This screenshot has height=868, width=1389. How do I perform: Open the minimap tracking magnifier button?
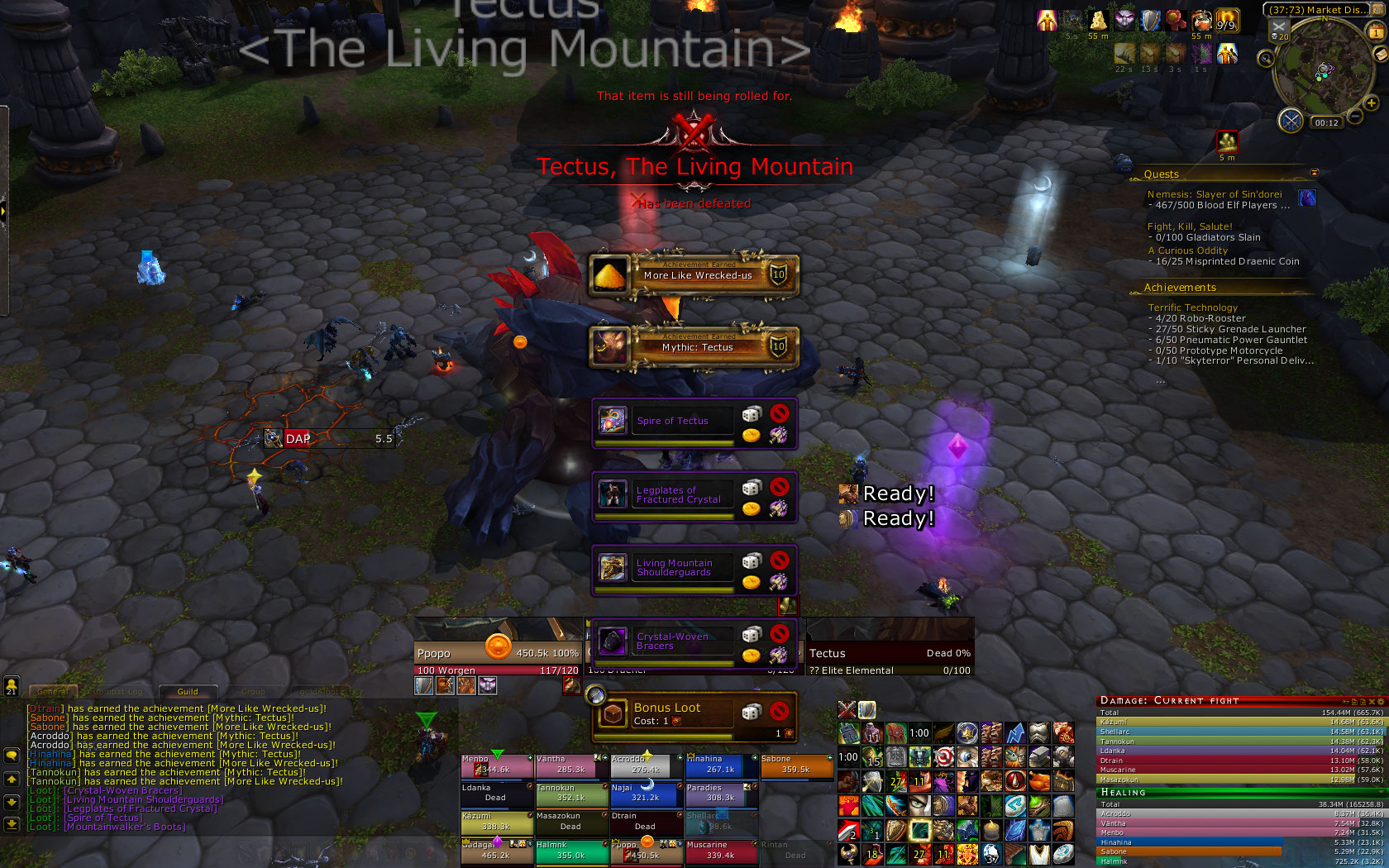[1266, 58]
